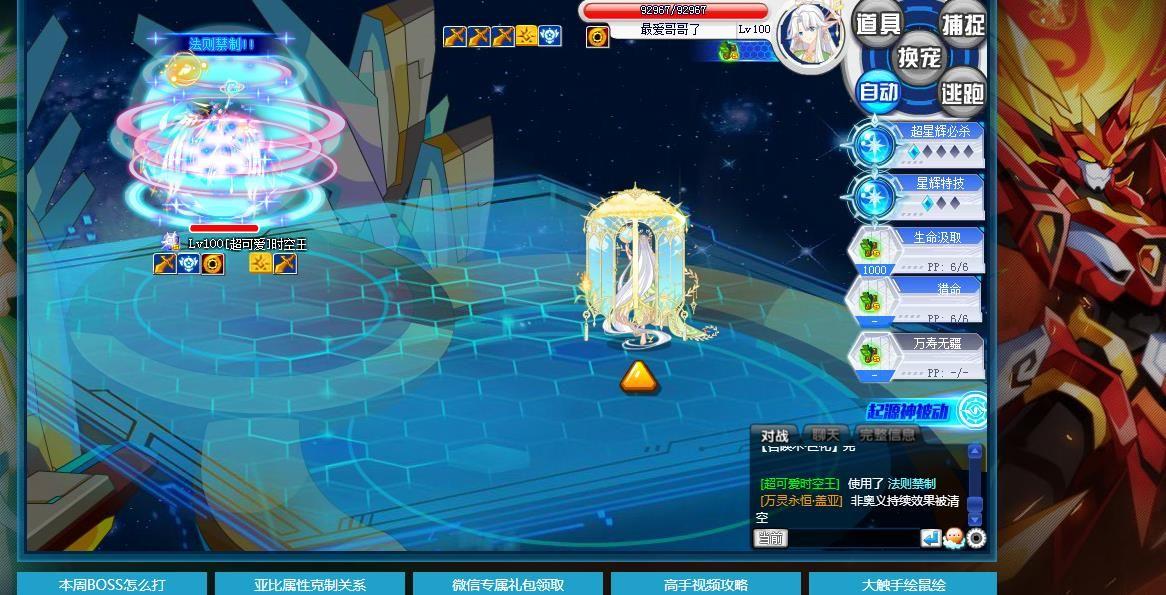Click 逃跑 to flee the battle
The height and width of the screenshot is (595, 1166).
(x=961, y=93)
